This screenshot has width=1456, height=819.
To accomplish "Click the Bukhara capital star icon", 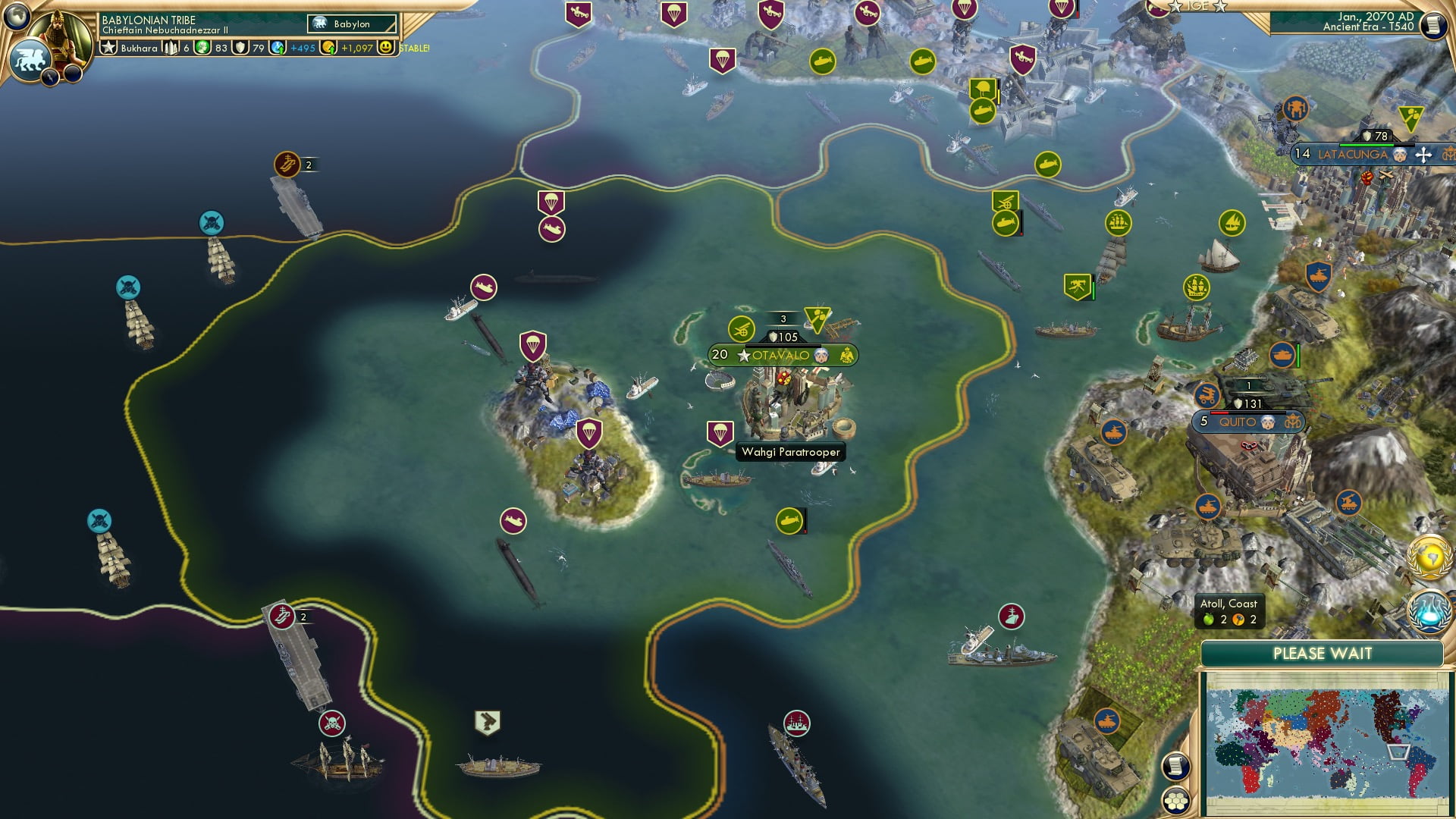I will point(109,47).
